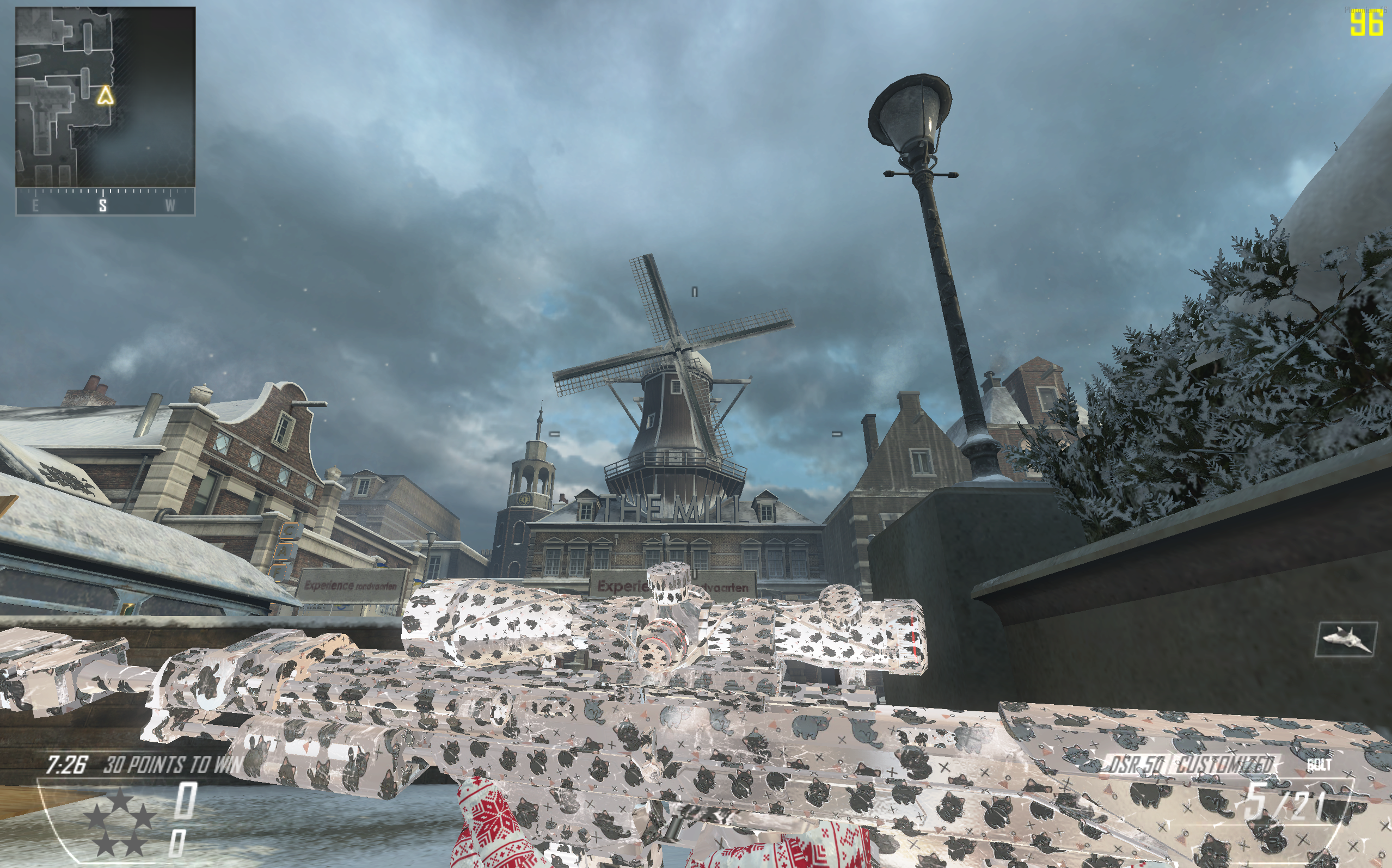Viewport: 1392px width, 868px height.
Task: Activate the jet scorestreak icon
Action: (1346, 638)
